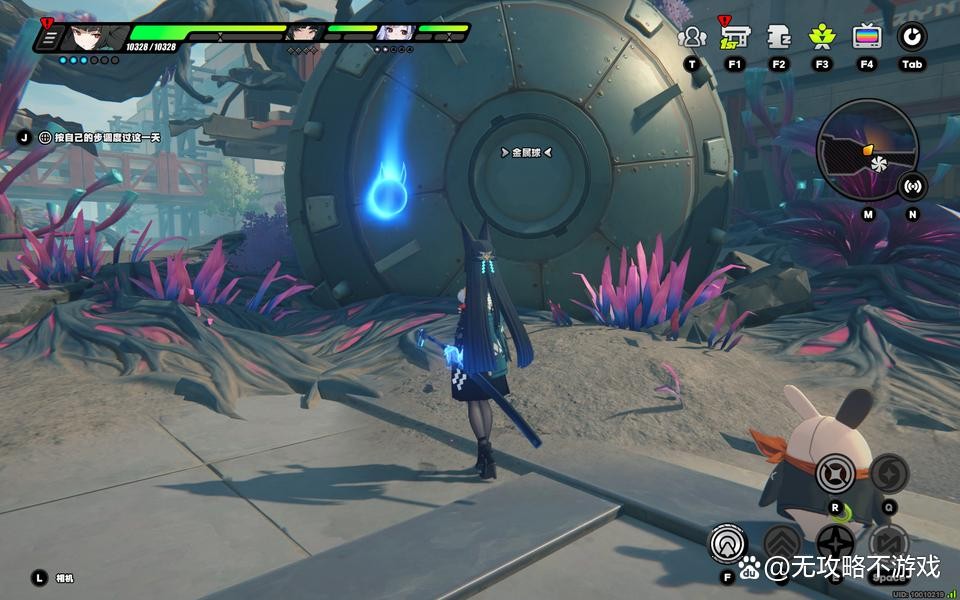Click the signal broadcast button by minimap
The image size is (960, 600).
(x=912, y=185)
